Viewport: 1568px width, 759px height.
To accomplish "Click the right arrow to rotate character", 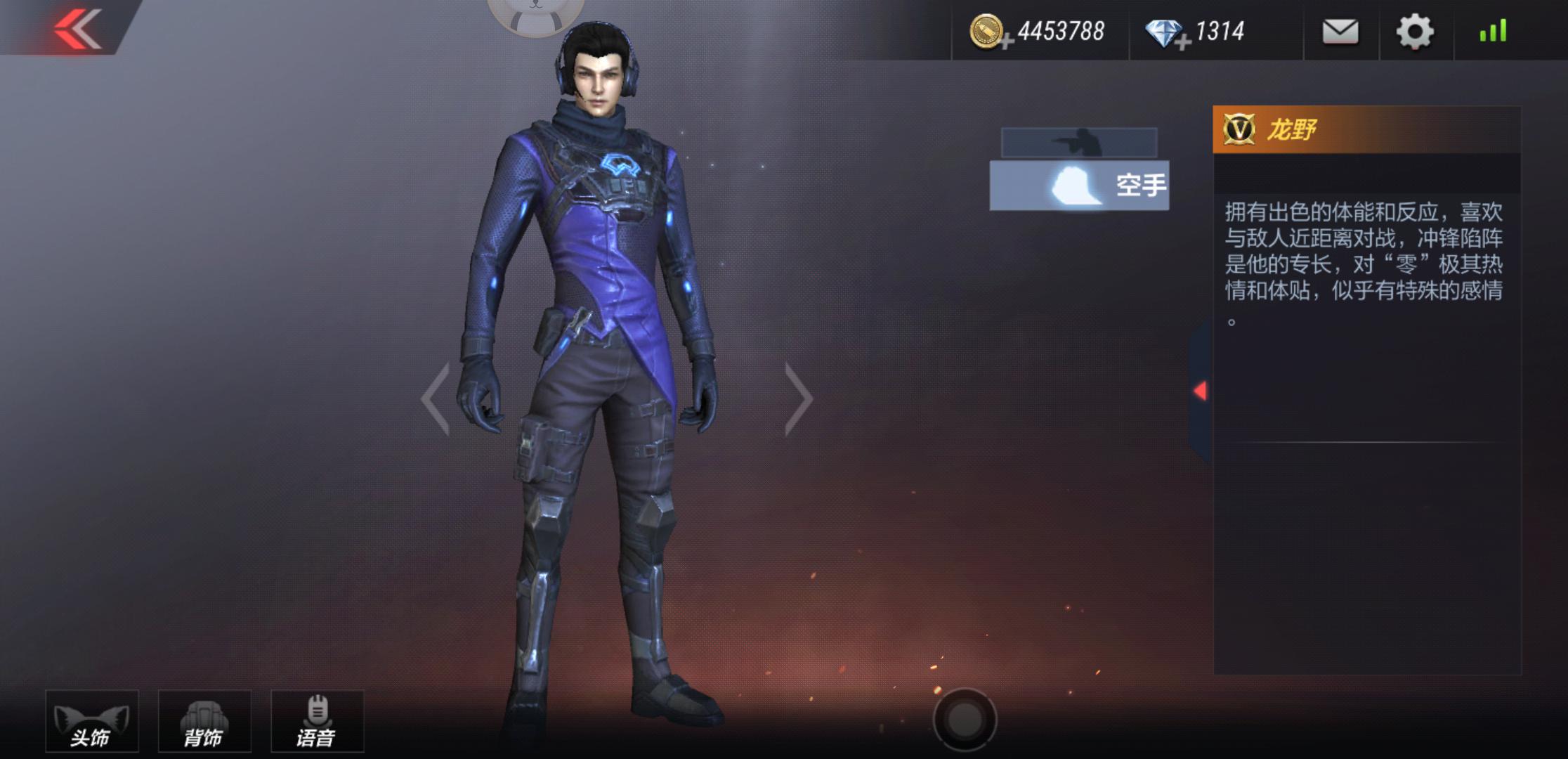I will (798, 398).
